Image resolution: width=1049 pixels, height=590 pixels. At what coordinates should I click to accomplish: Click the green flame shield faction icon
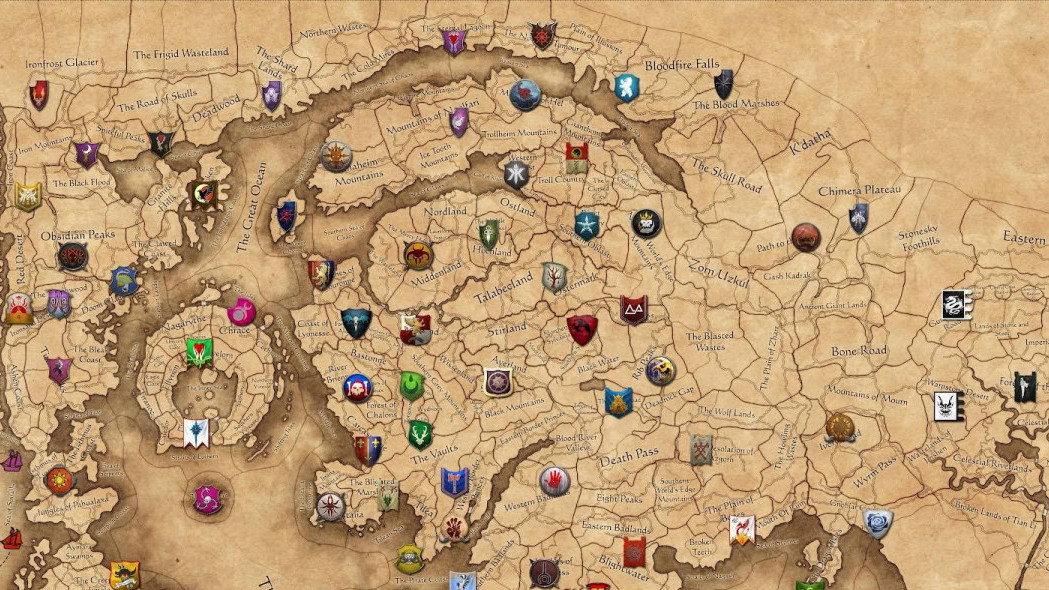tap(412, 385)
